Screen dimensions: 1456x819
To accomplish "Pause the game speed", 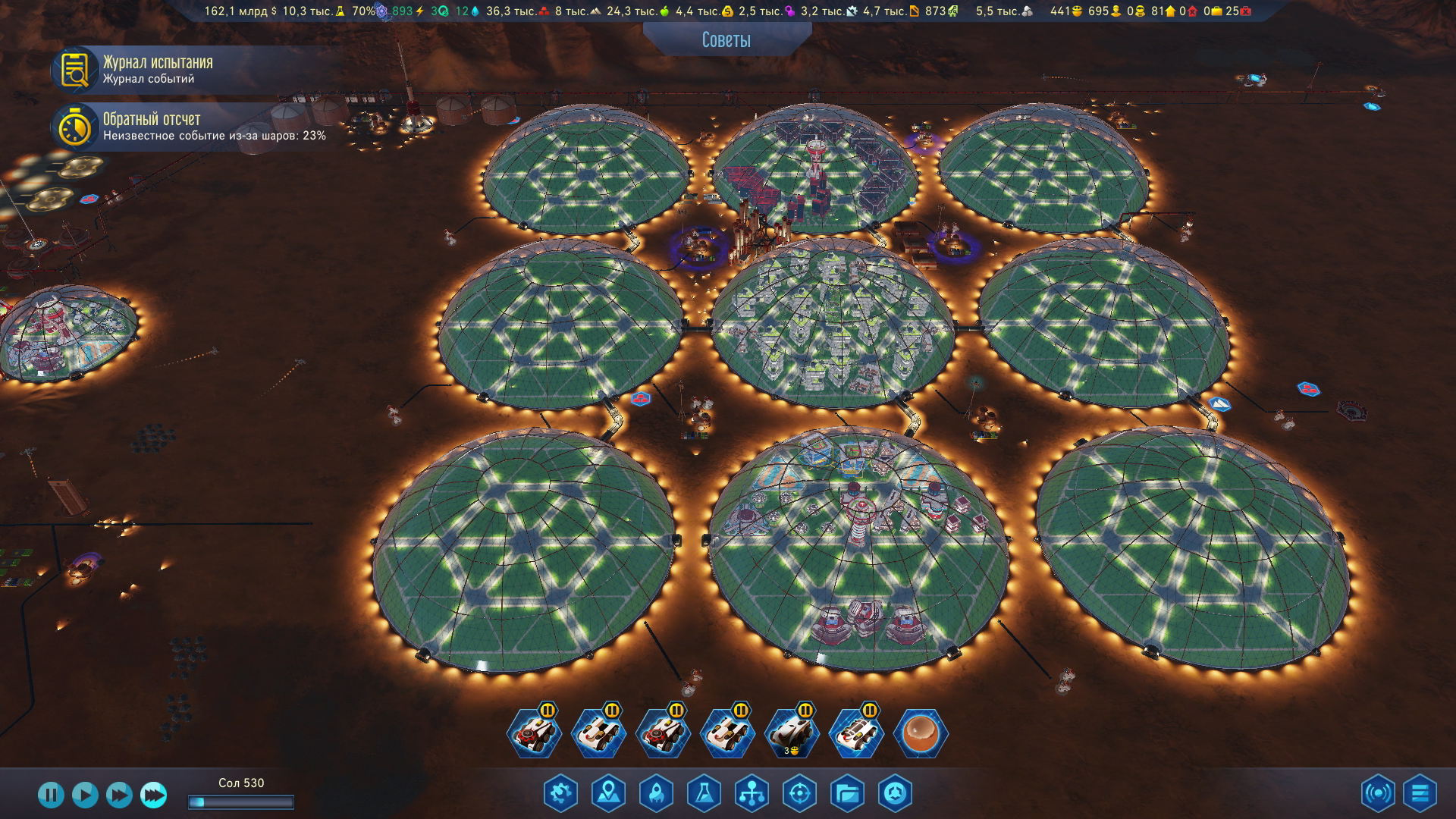I will (x=51, y=795).
